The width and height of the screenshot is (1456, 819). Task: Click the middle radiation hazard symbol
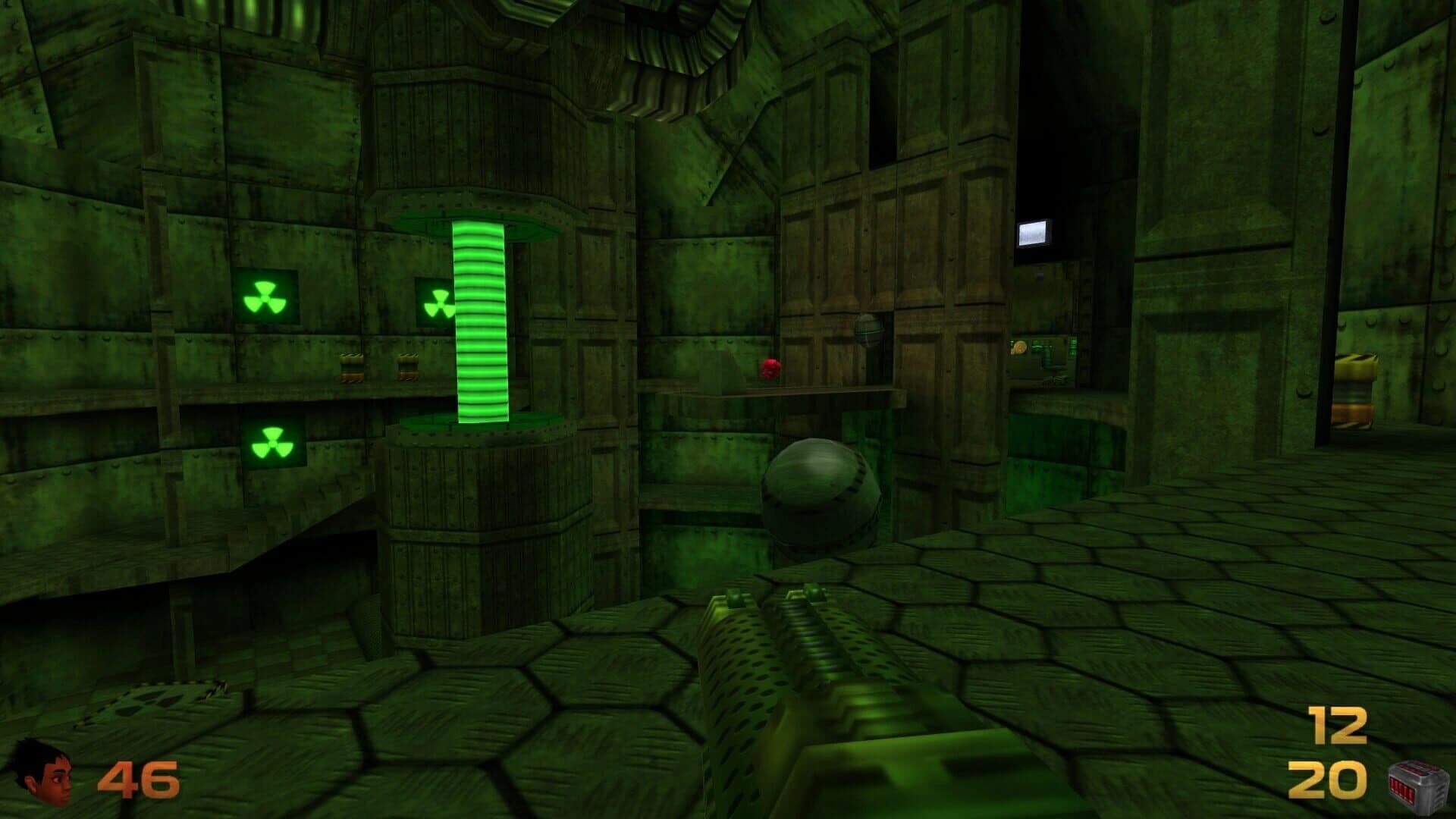pyautogui.click(x=438, y=302)
